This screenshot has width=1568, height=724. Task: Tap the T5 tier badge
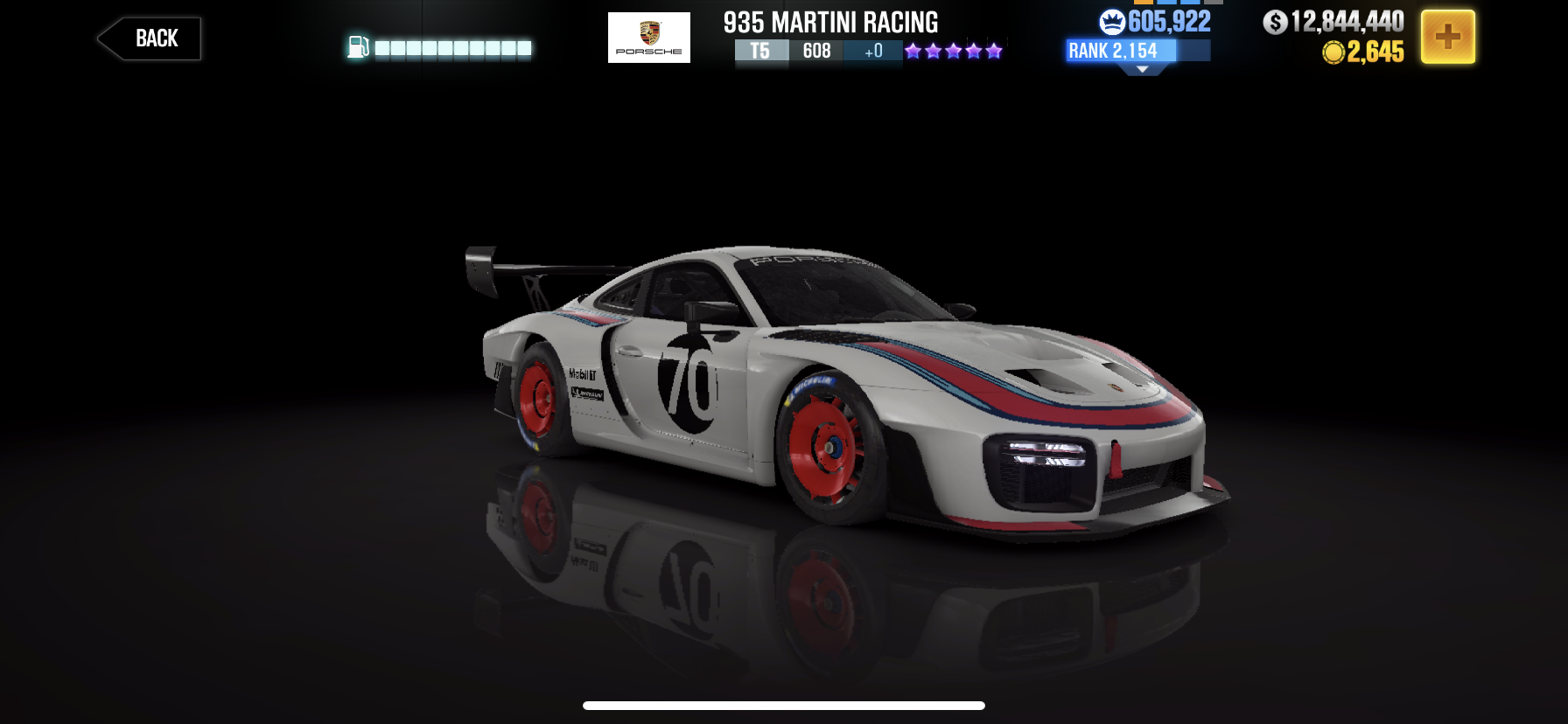[x=760, y=52]
